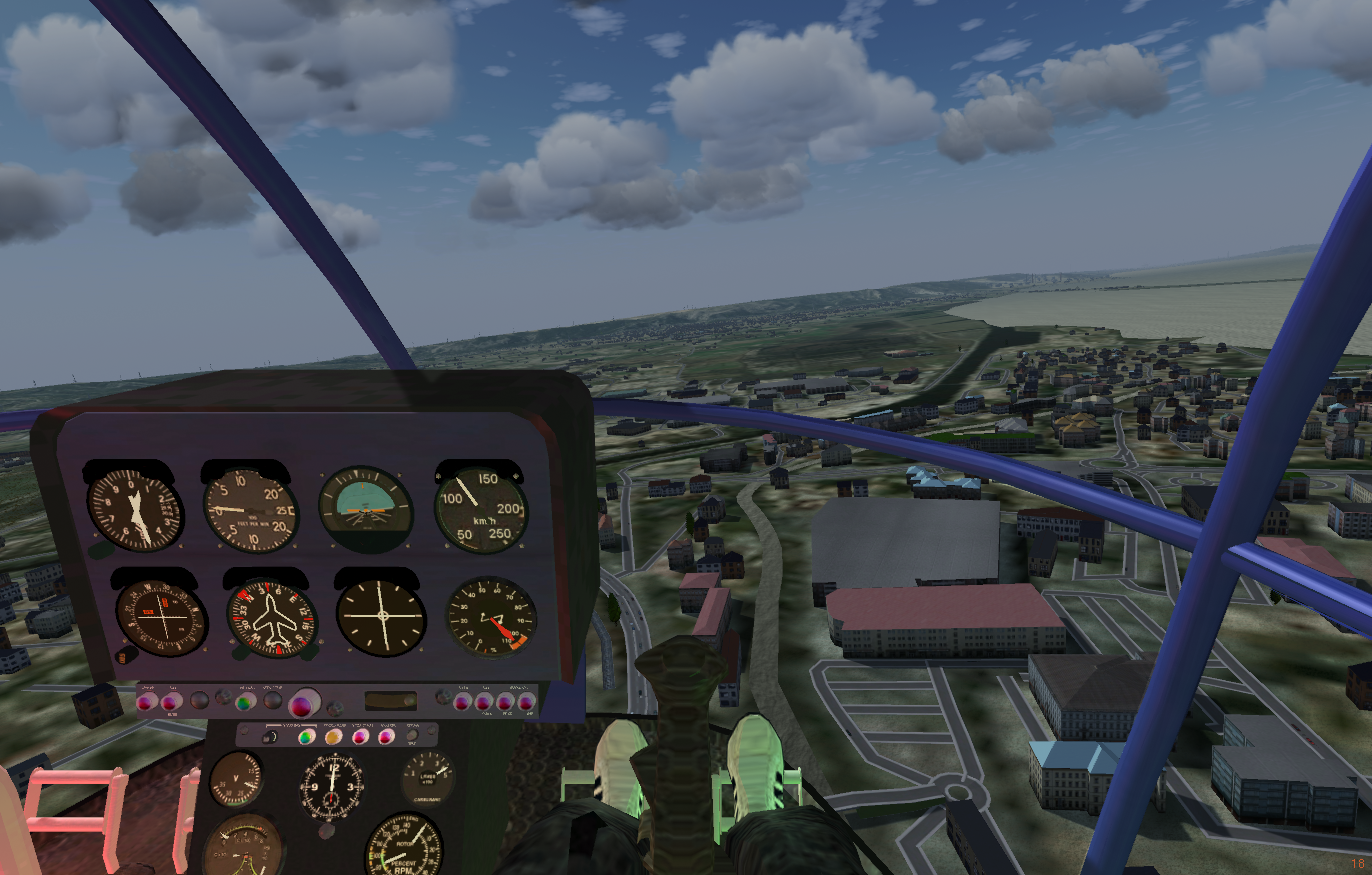
Task: Flip the toggle switch on lower switch row
Action: point(270,738)
